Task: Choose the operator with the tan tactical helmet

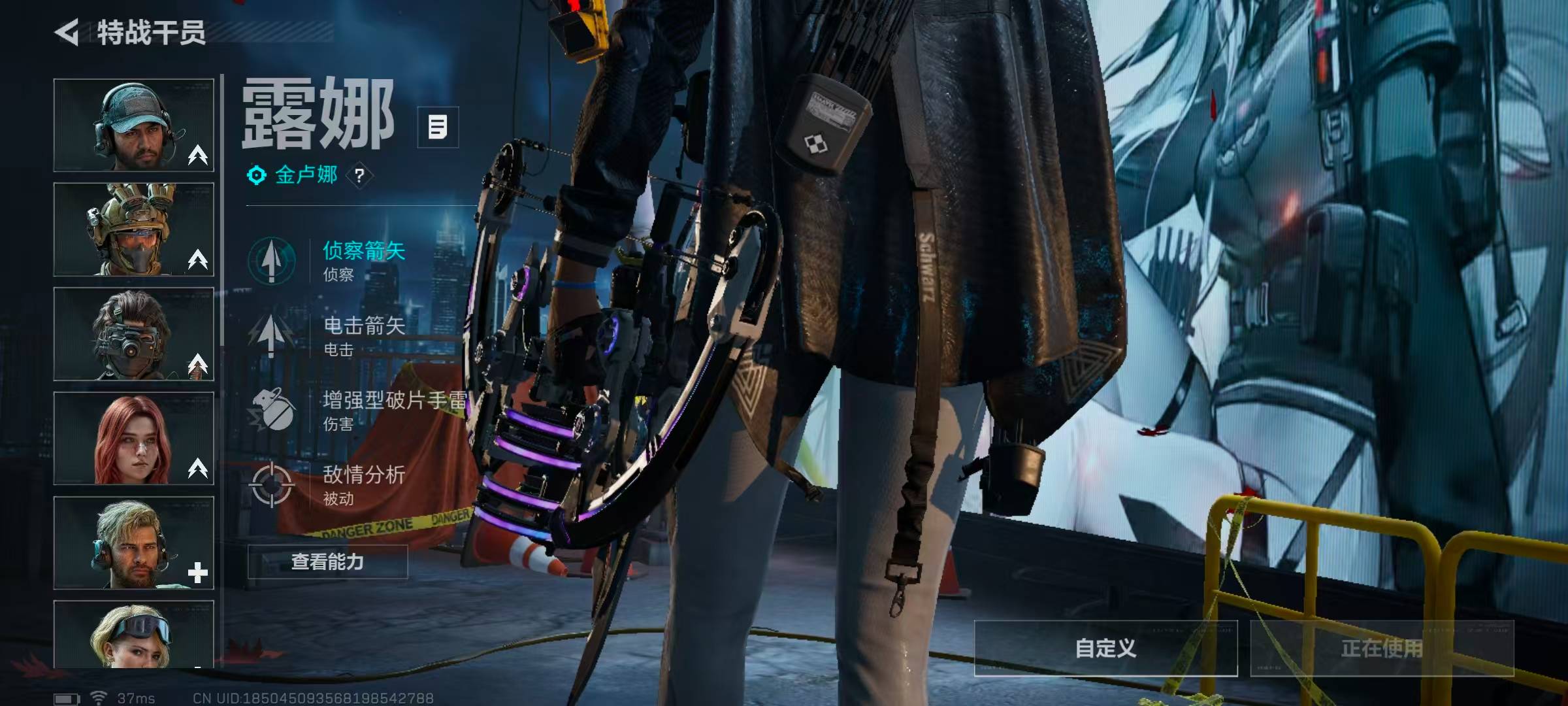Action: tap(134, 229)
